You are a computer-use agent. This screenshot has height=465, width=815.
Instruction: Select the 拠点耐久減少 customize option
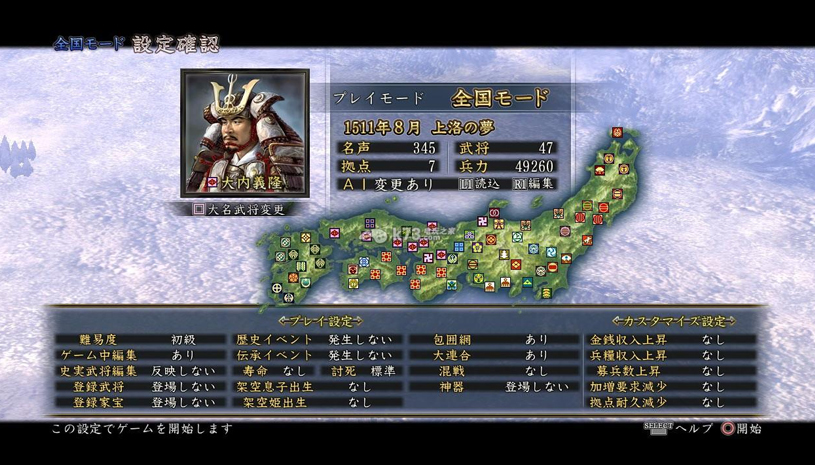tap(671, 402)
